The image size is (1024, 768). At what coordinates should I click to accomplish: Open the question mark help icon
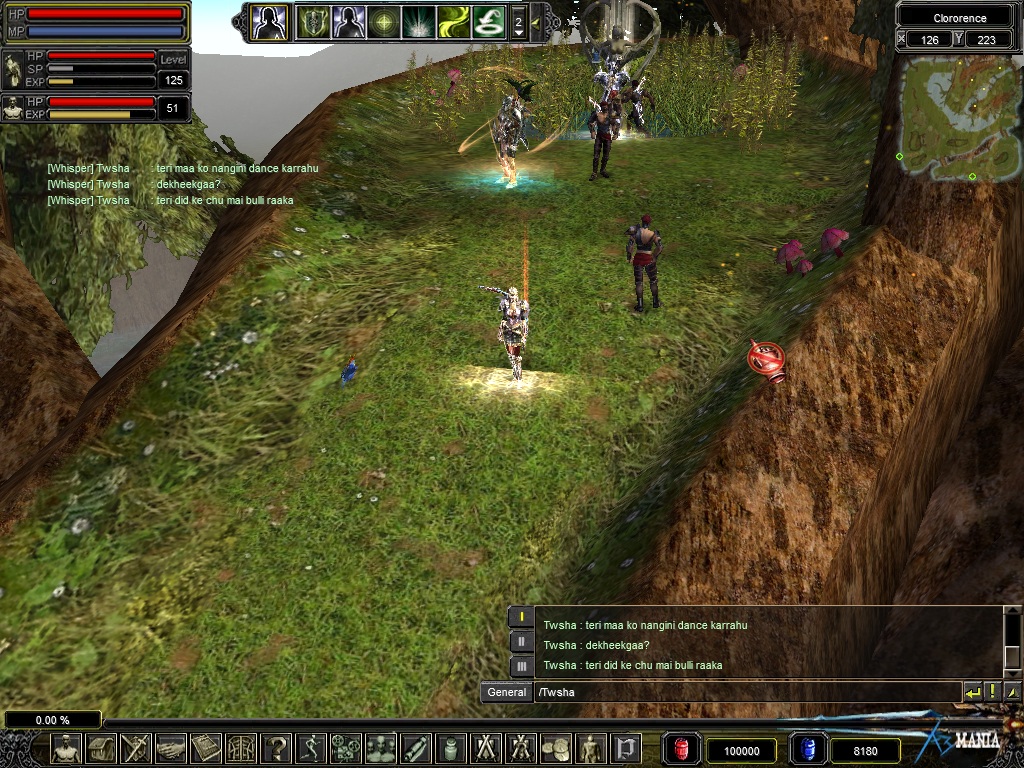point(276,748)
